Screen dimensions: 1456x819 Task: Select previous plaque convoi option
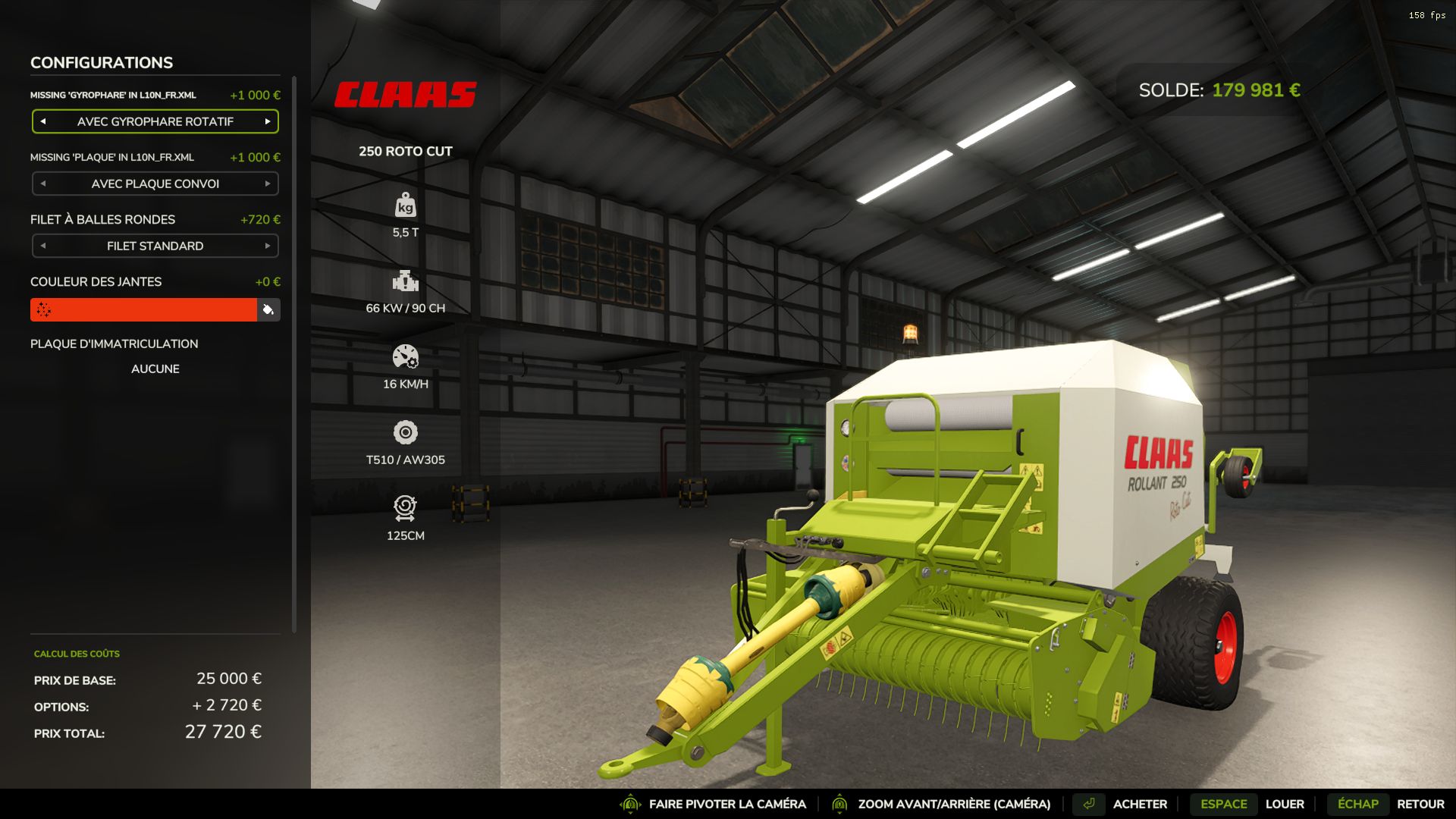43,184
